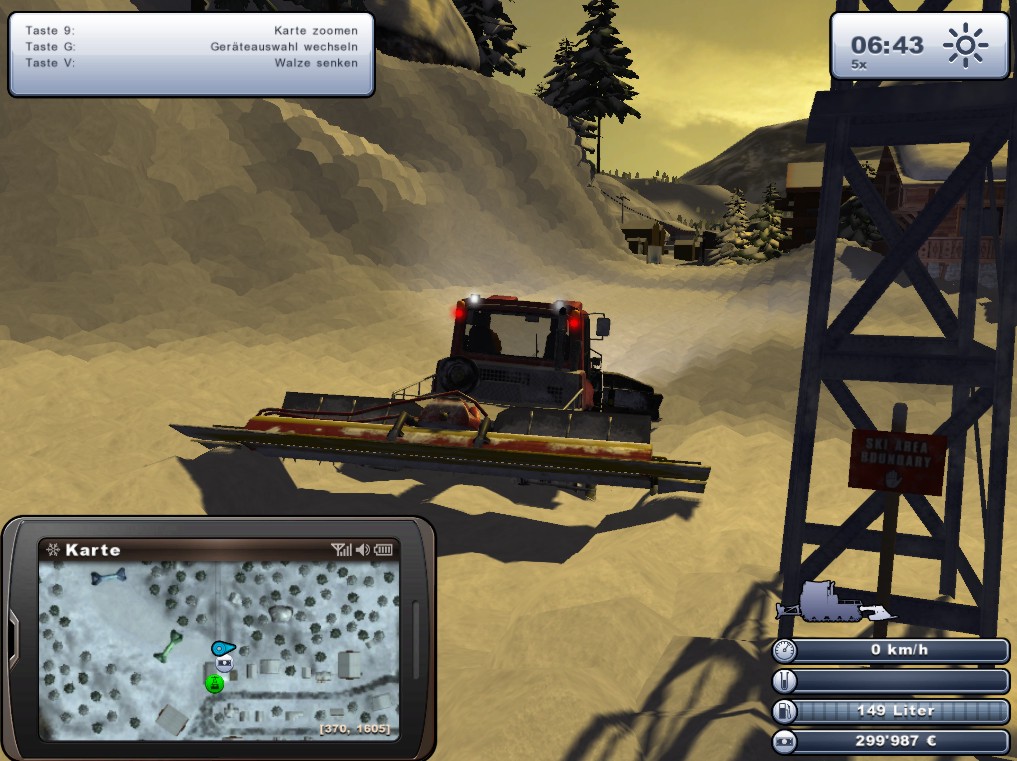Tap the snowflake icon beside Karte
This screenshot has height=761, width=1017.
pos(52,550)
